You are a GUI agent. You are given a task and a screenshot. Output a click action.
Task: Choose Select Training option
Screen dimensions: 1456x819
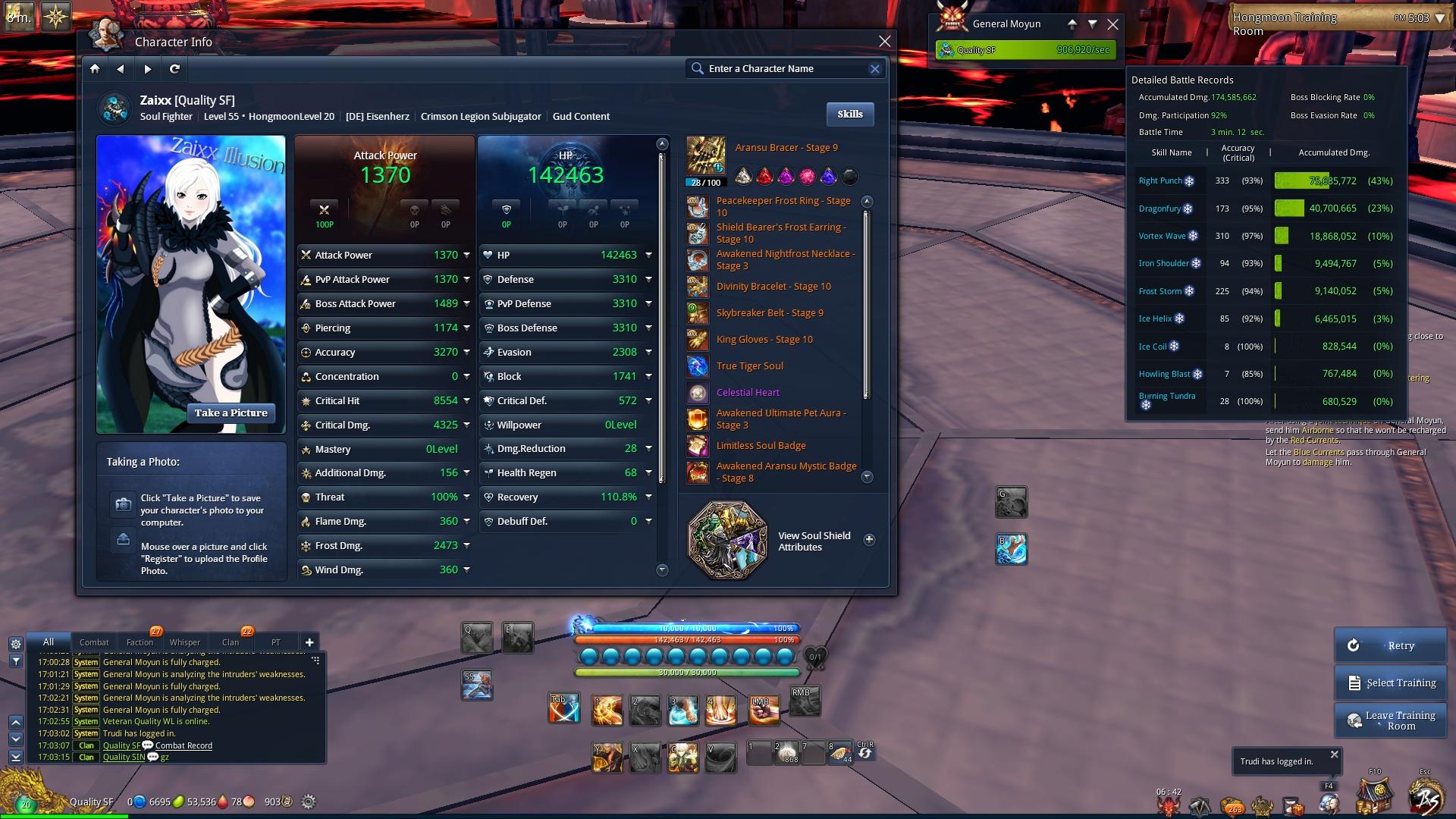click(1389, 683)
